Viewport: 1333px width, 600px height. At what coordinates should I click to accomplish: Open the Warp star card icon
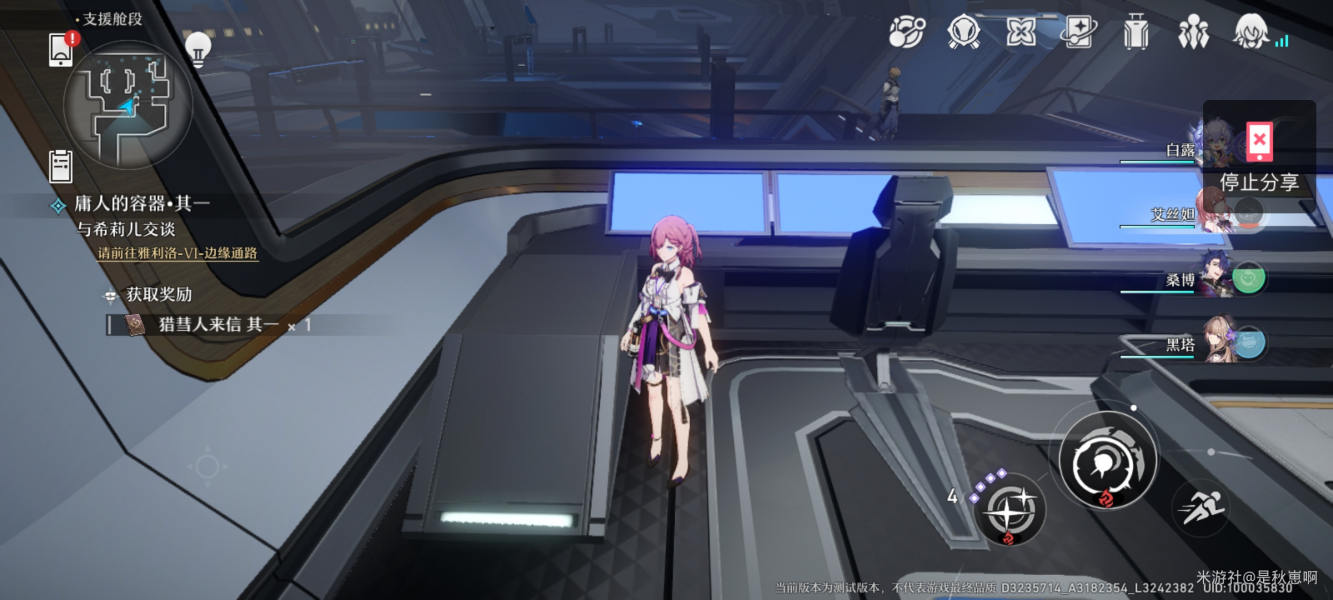(x=1078, y=32)
